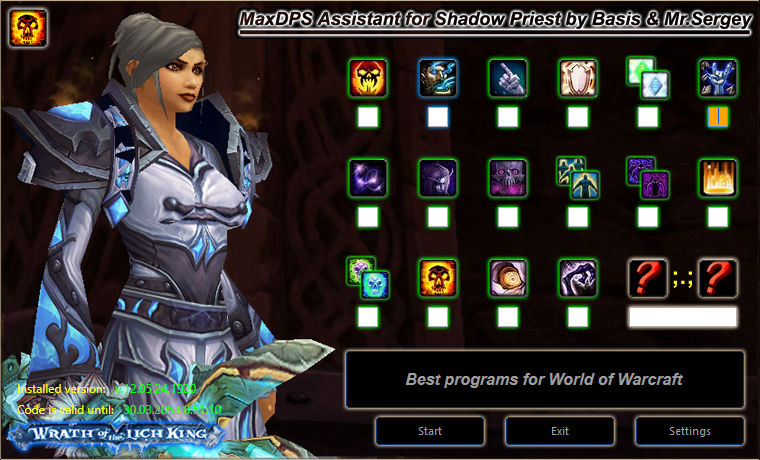Toggle the orange checkbox under the raised hand icon
The image size is (760, 460).
[x=718, y=117]
